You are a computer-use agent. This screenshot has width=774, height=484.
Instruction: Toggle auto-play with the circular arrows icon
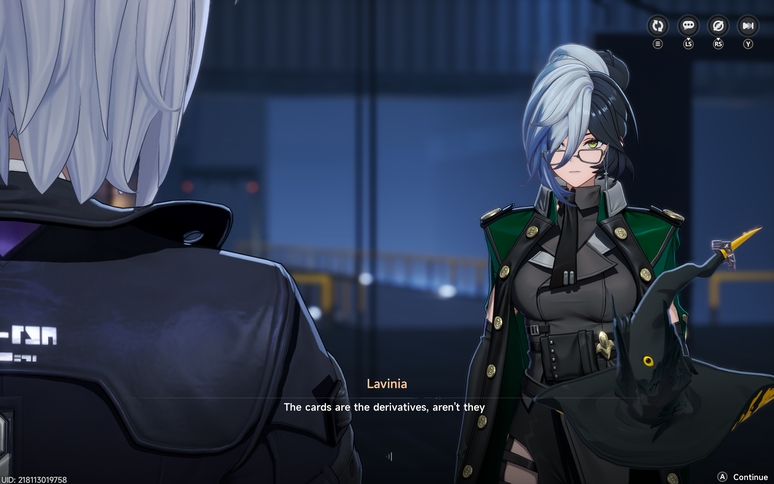658,26
